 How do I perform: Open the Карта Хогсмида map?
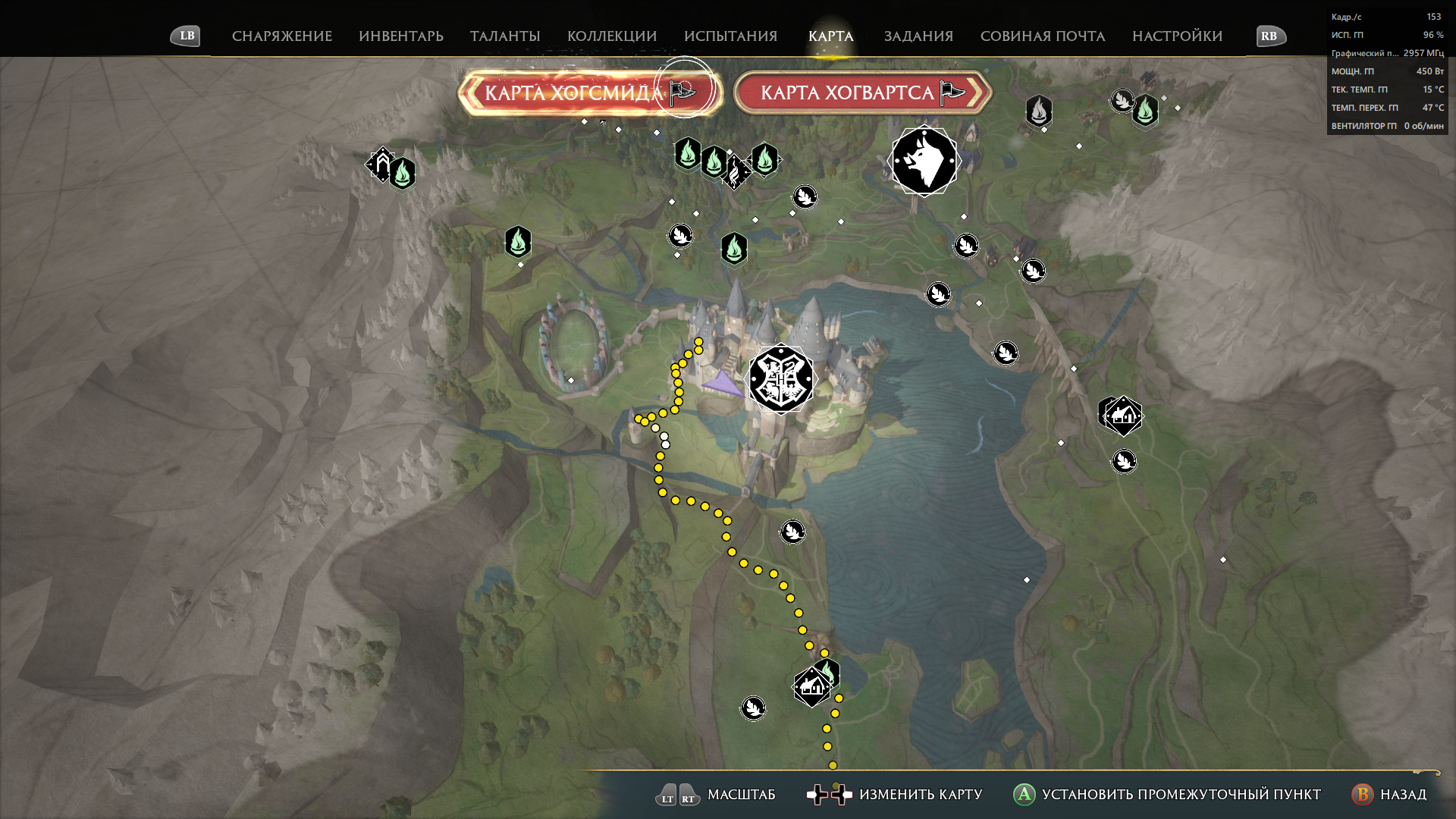[589, 93]
